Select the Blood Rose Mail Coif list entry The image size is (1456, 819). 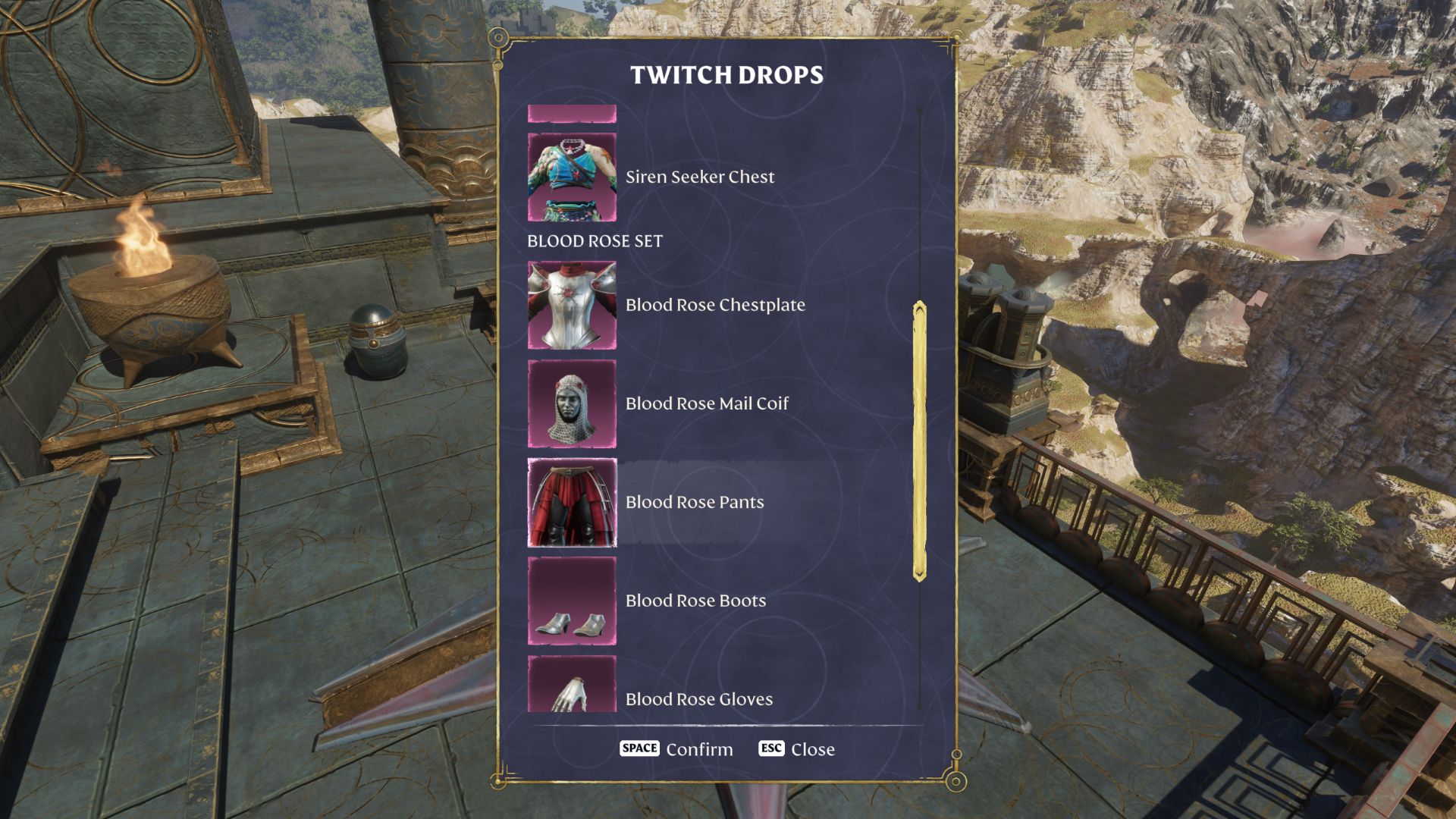(706, 403)
